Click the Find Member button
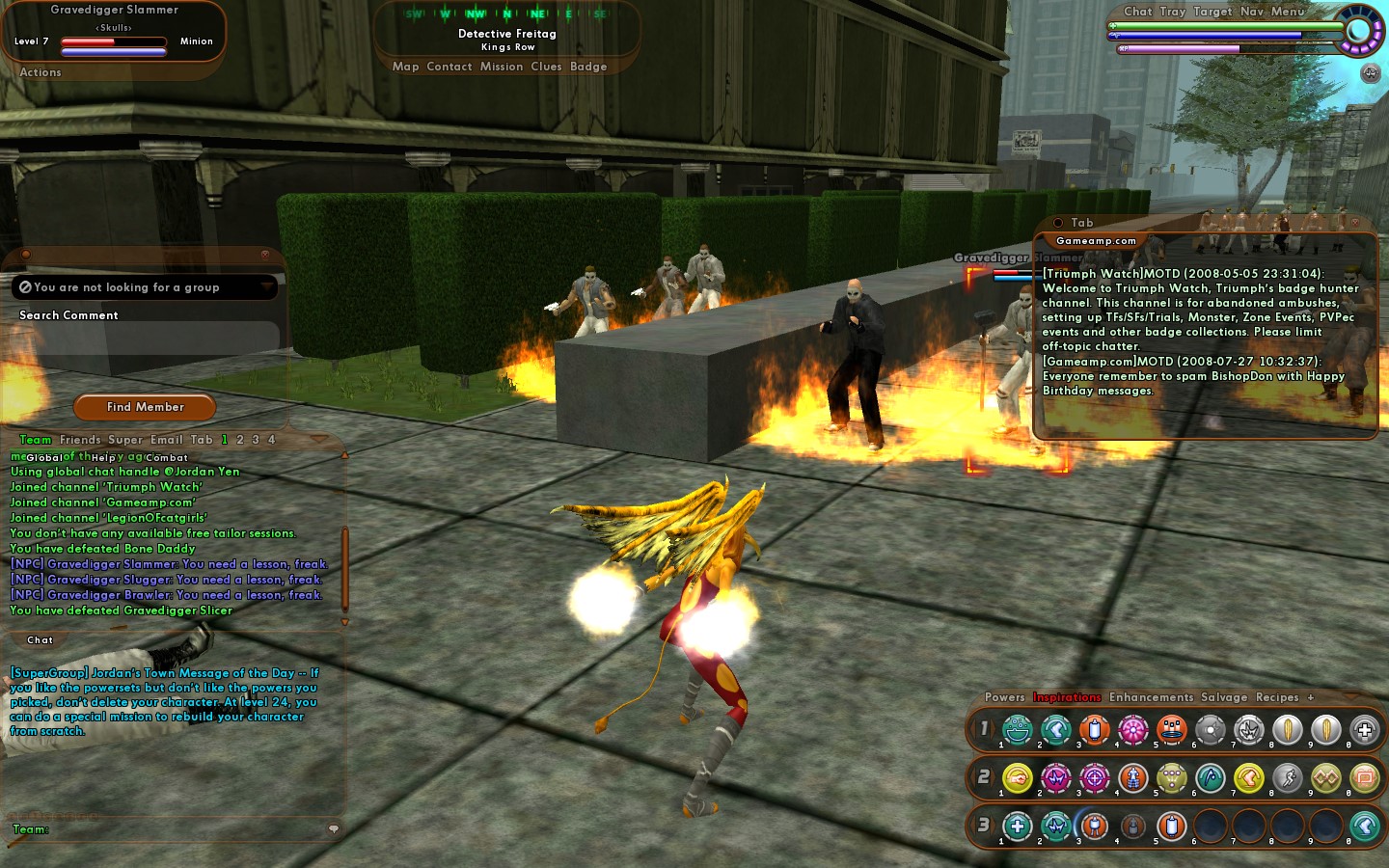 pyautogui.click(x=145, y=407)
